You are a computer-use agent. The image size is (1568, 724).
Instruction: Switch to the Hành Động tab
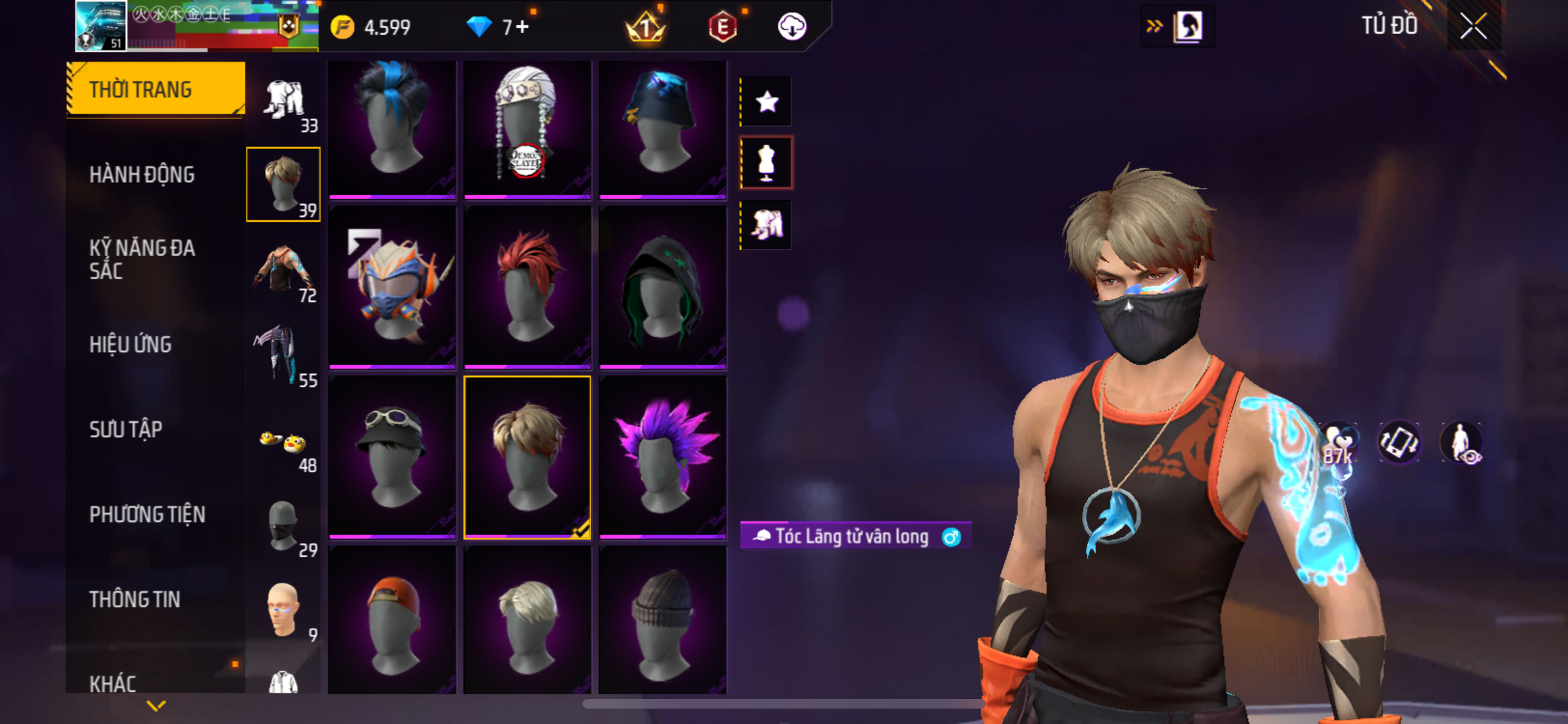point(142,174)
